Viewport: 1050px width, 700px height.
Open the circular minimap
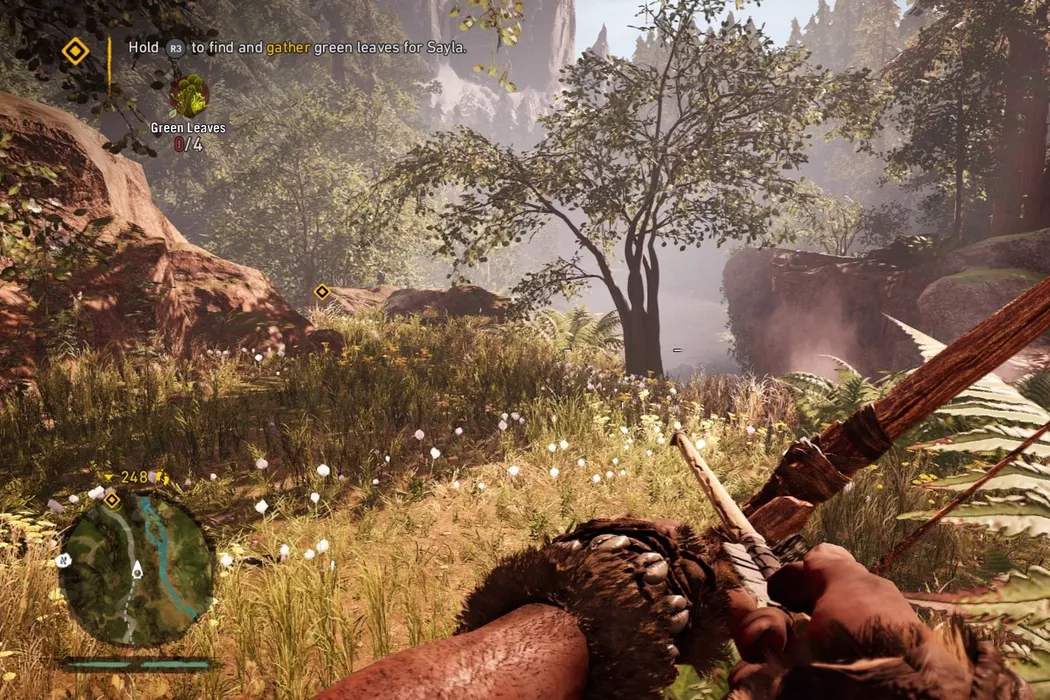tap(136, 569)
